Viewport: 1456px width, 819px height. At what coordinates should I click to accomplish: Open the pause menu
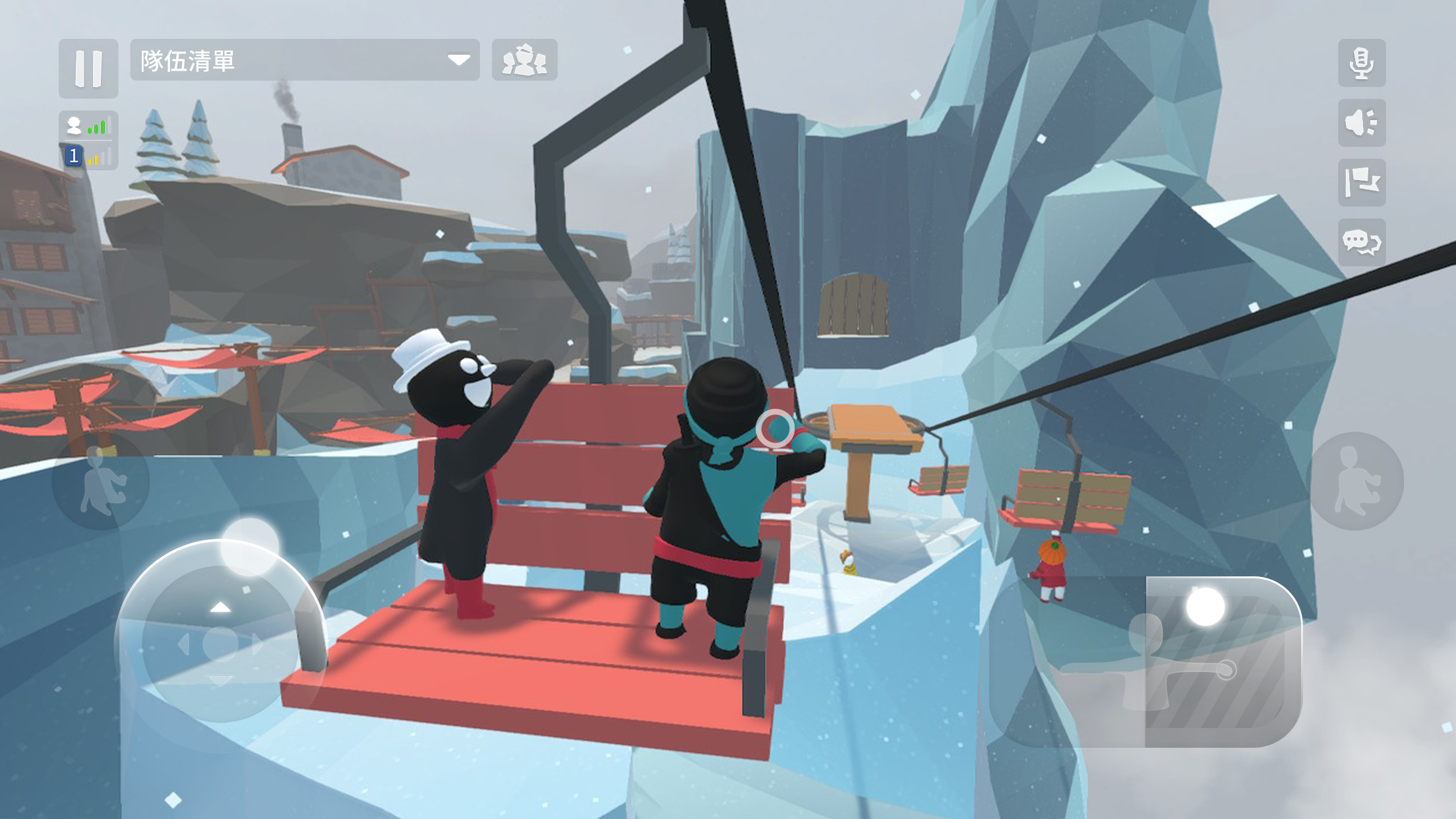tap(88, 69)
